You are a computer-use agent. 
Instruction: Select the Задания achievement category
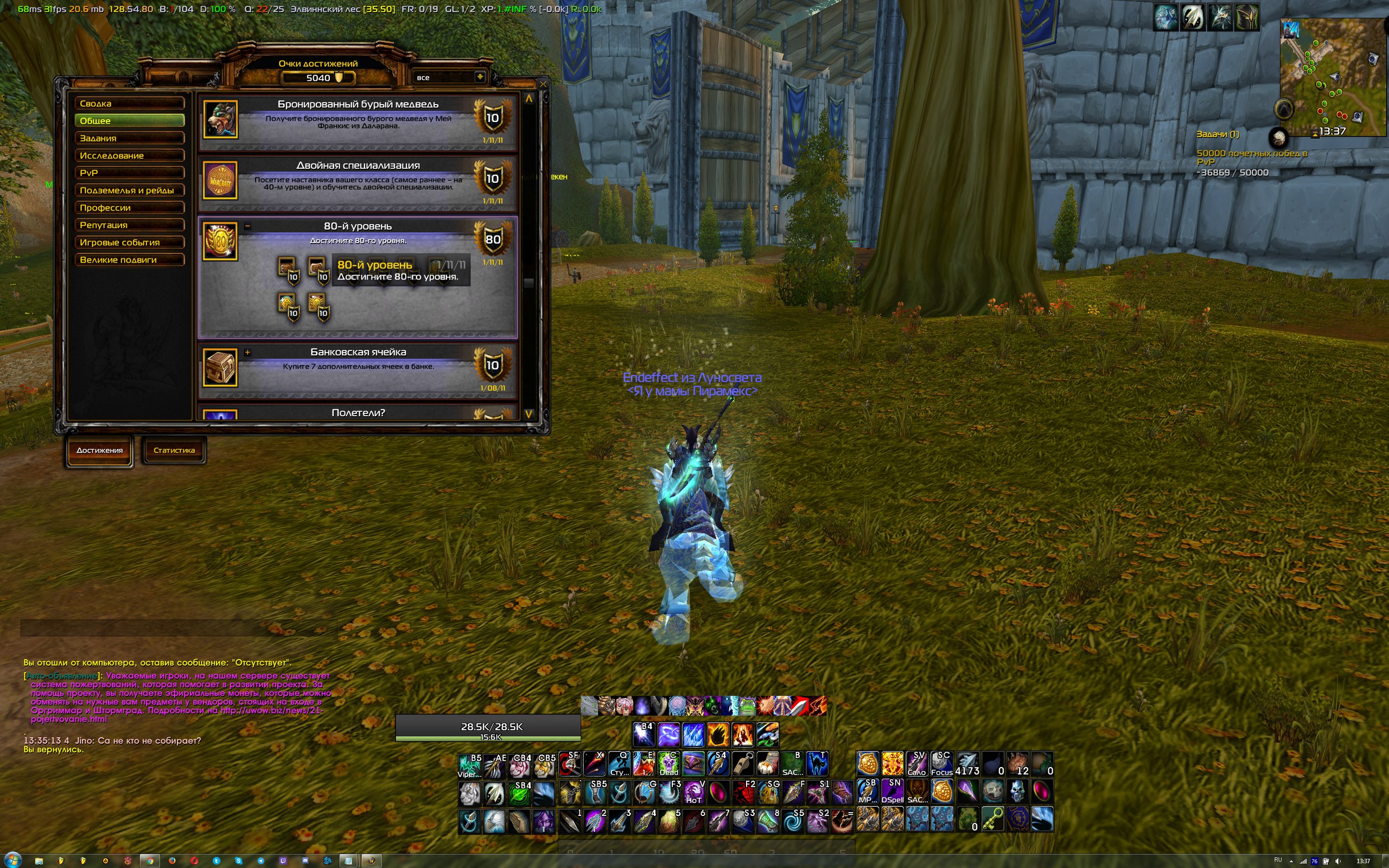[x=129, y=138]
